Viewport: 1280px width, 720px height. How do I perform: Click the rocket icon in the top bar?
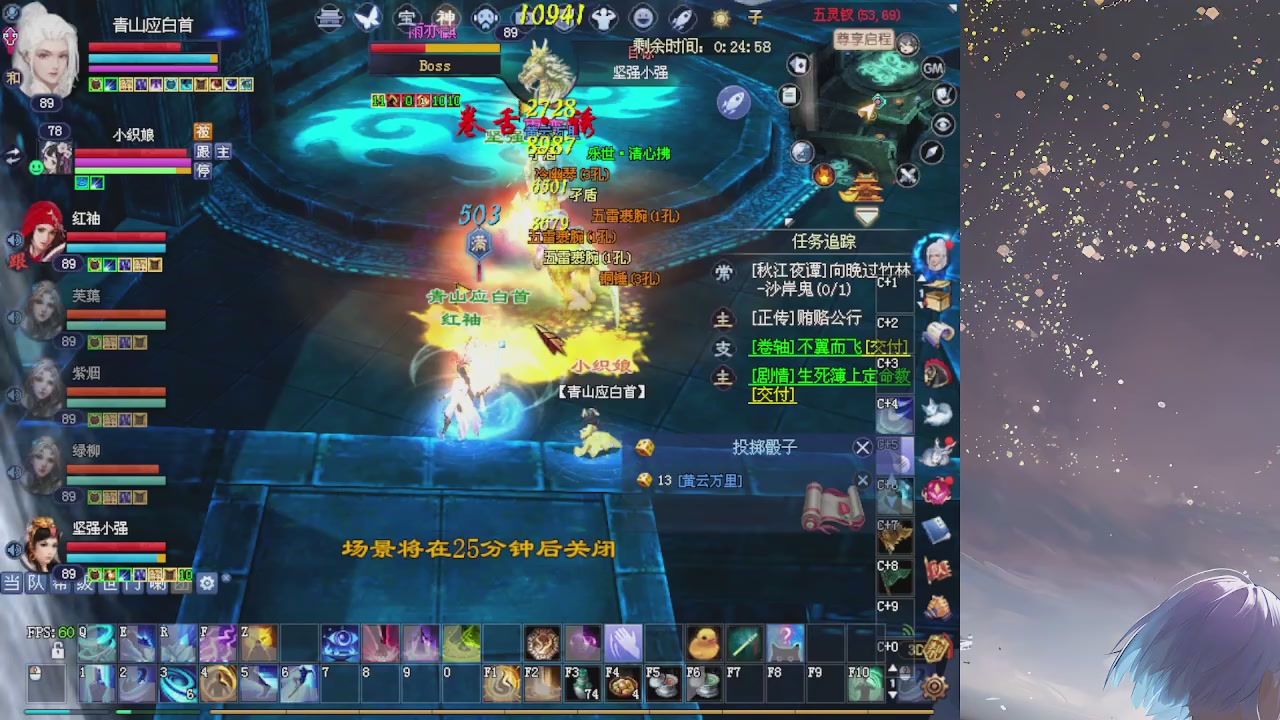pos(684,16)
